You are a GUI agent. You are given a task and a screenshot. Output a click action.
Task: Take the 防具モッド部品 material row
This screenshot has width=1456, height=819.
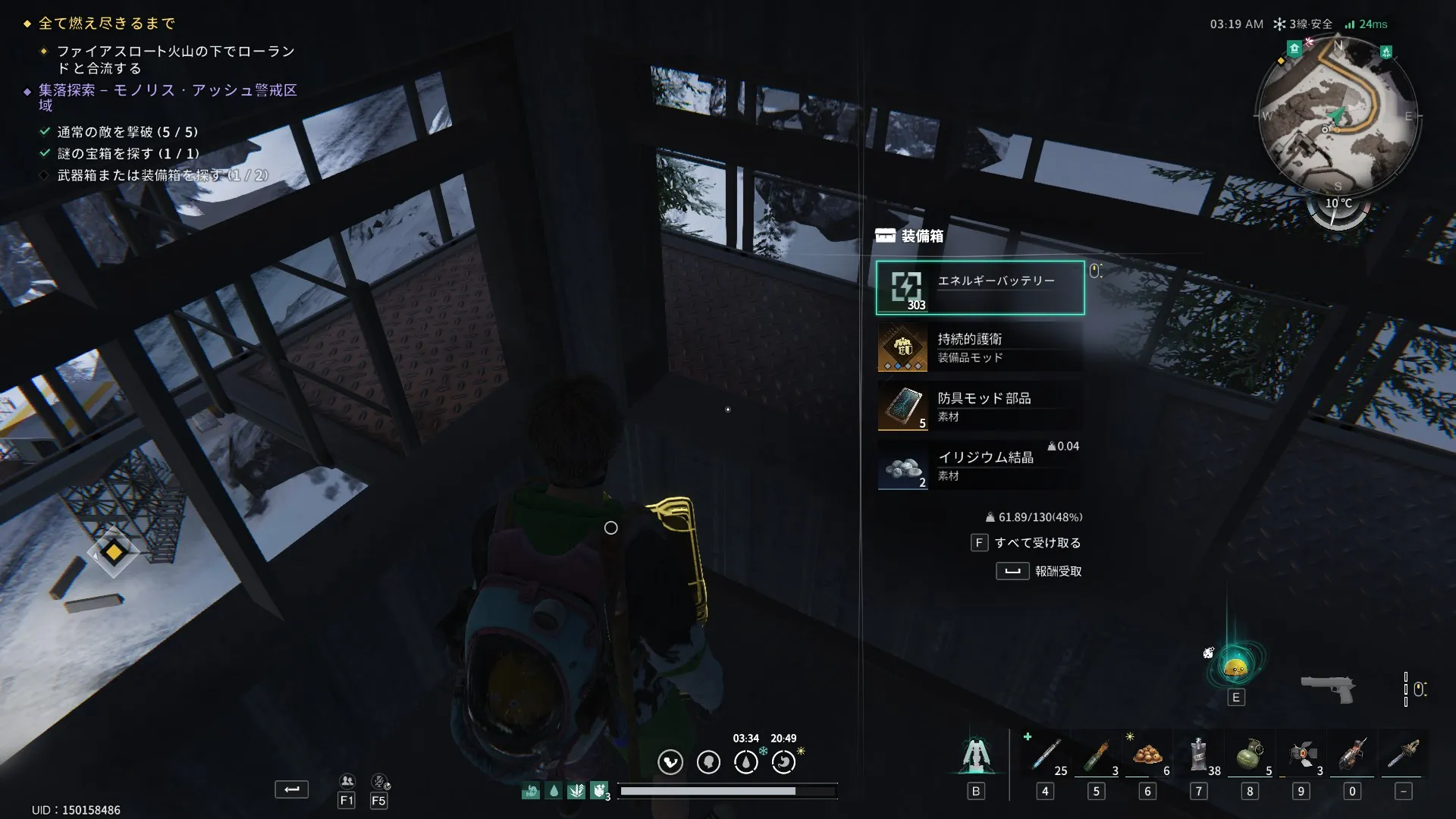[x=980, y=406]
